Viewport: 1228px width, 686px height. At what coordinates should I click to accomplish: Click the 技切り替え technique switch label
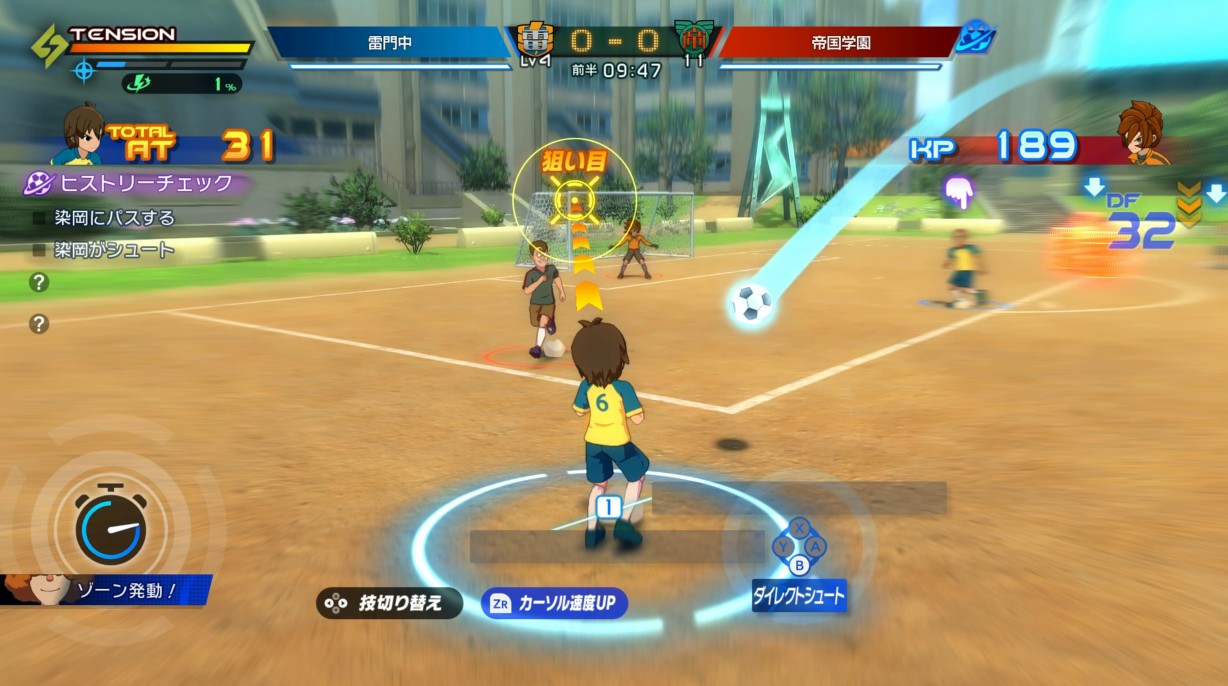(x=390, y=603)
